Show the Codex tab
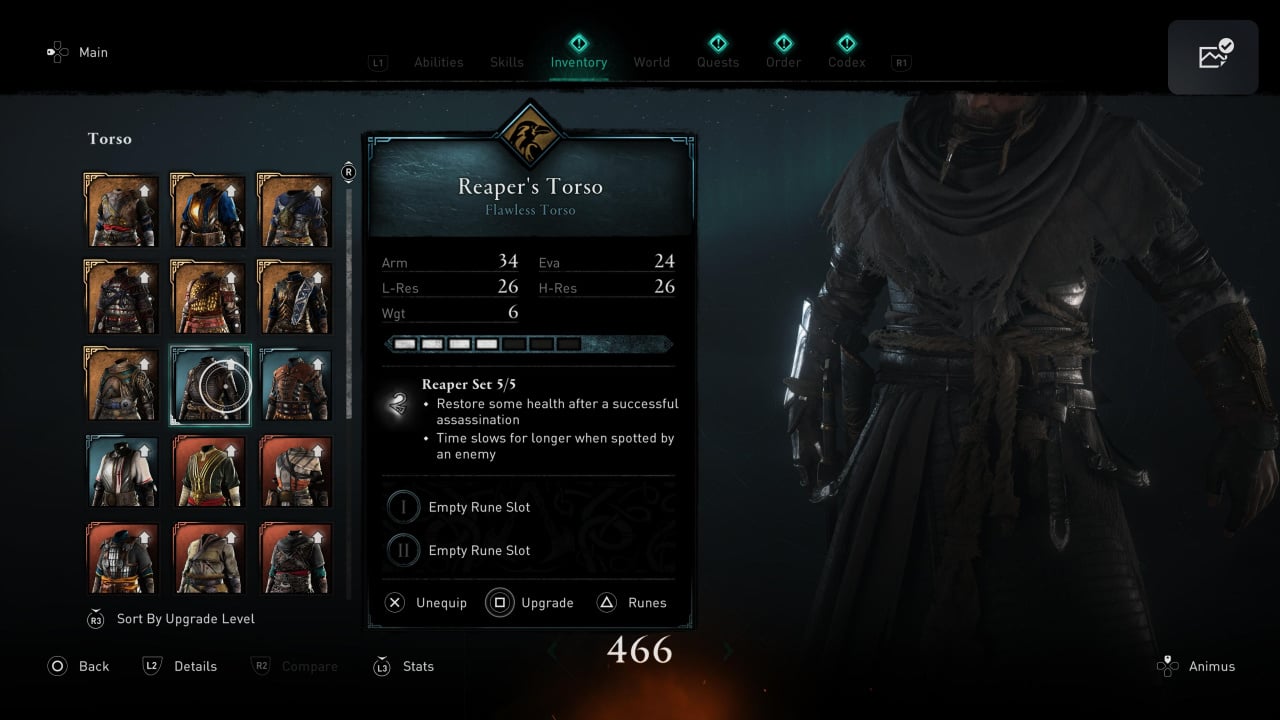The image size is (1280, 720). [846, 62]
